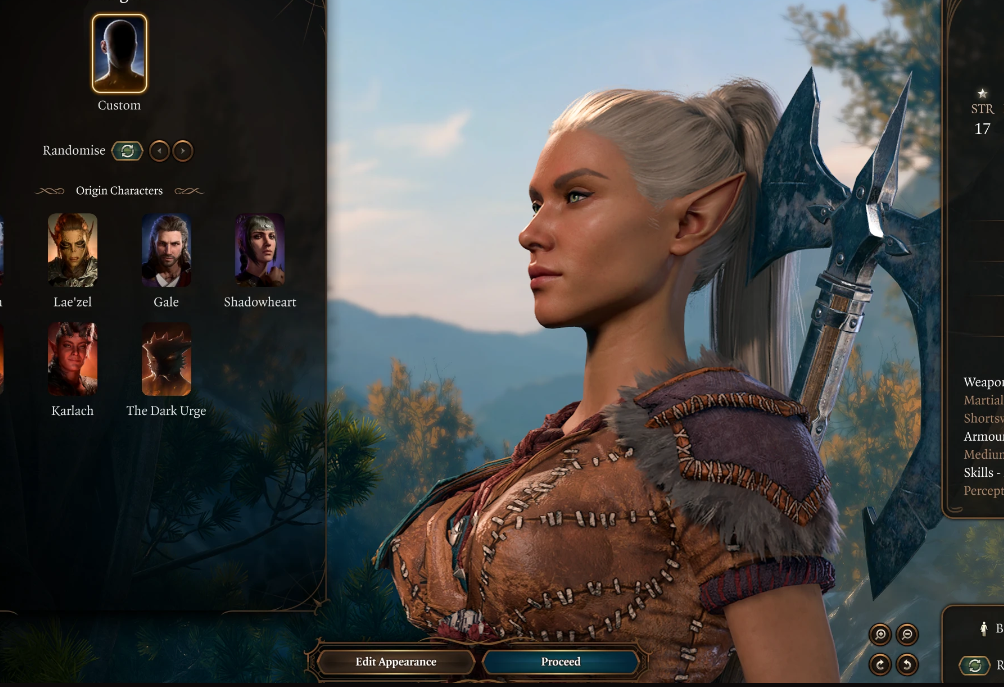Screen dimensions: 1004x687
Task: Zoom out the character preview
Action: [x=907, y=634]
